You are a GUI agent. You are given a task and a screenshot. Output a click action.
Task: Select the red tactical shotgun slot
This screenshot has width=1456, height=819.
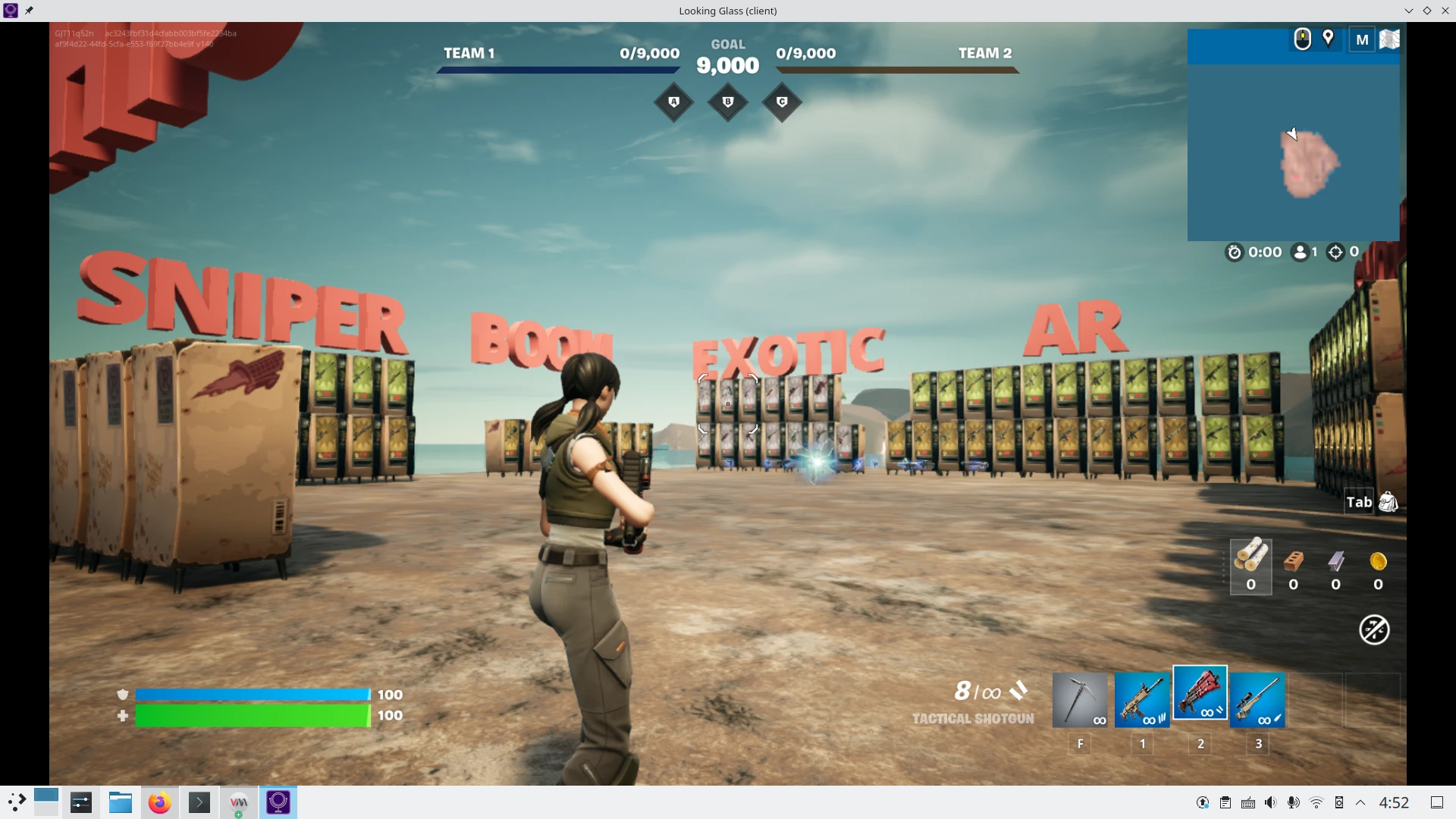(1200, 692)
